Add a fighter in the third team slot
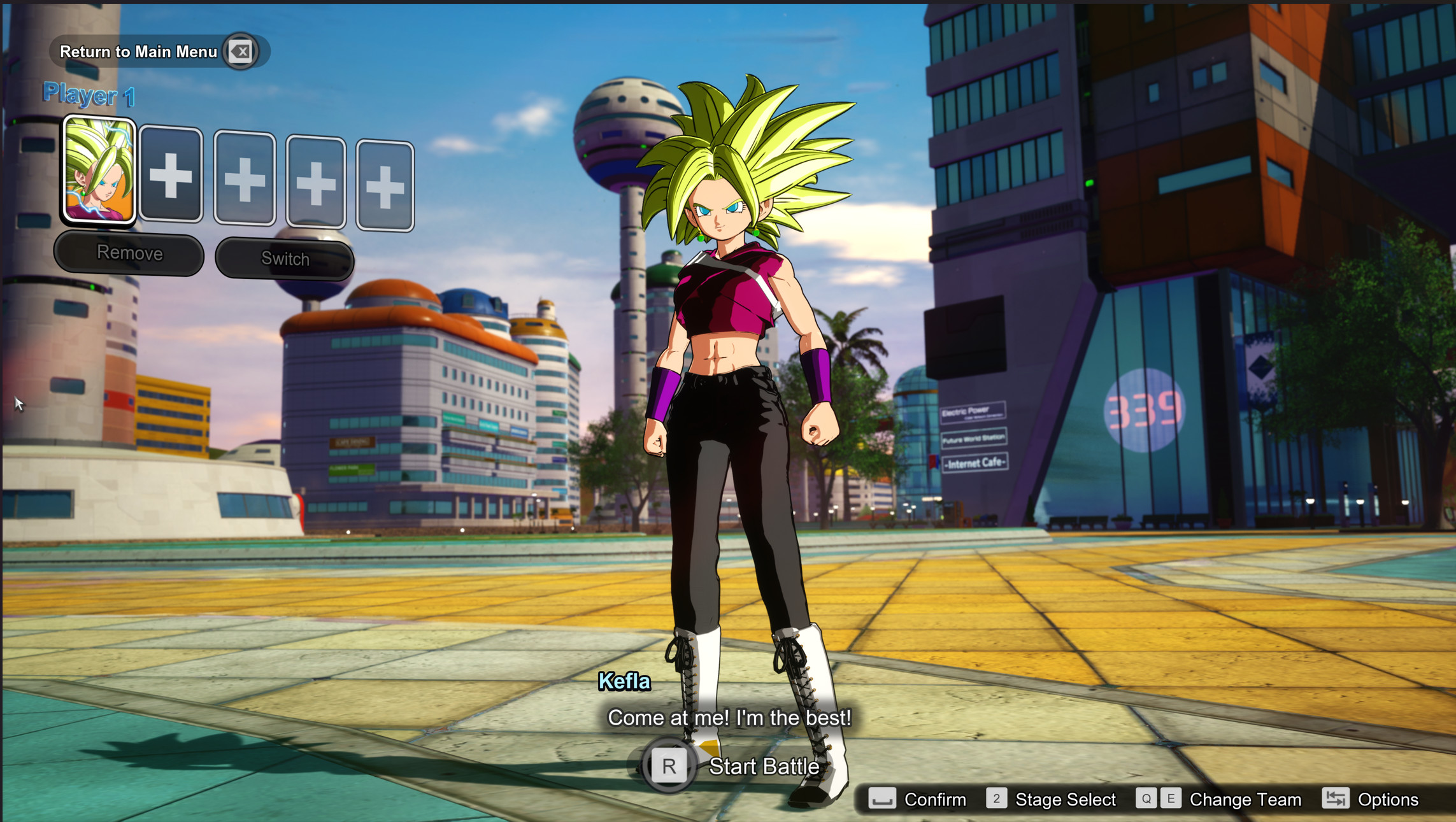 pyautogui.click(x=245, y=180)
